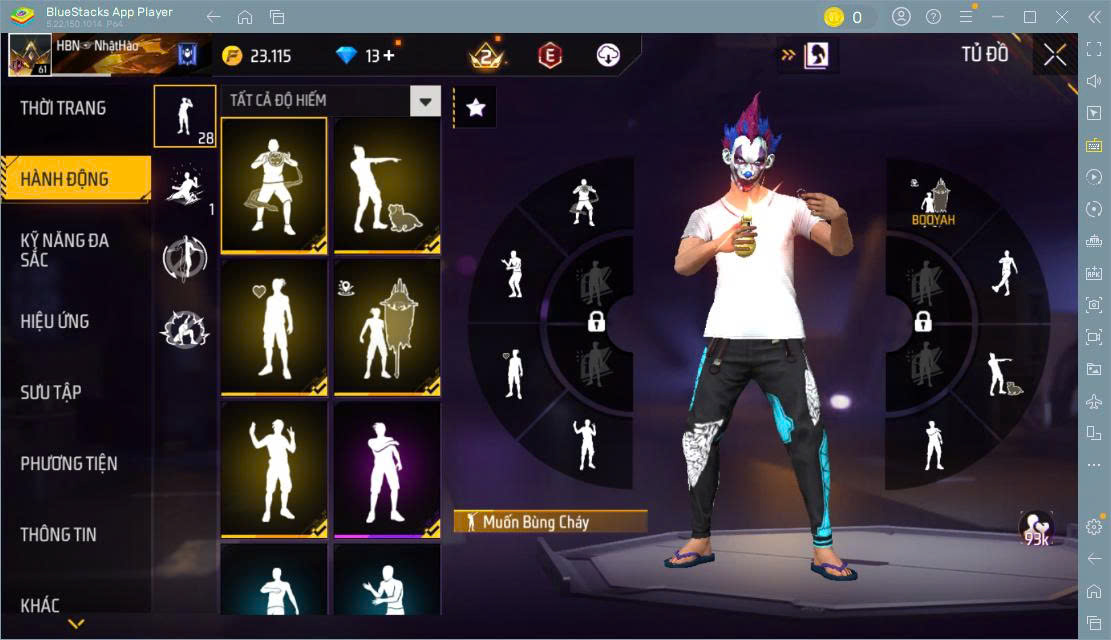Select the Hành Động category
1111x640 pixels.
click(x=65, y=180)
